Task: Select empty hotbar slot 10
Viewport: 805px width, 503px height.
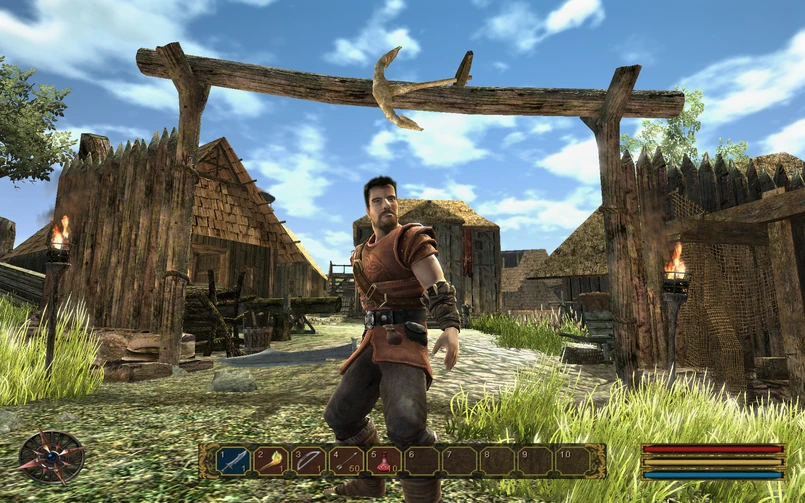Action: pos(571,461)
